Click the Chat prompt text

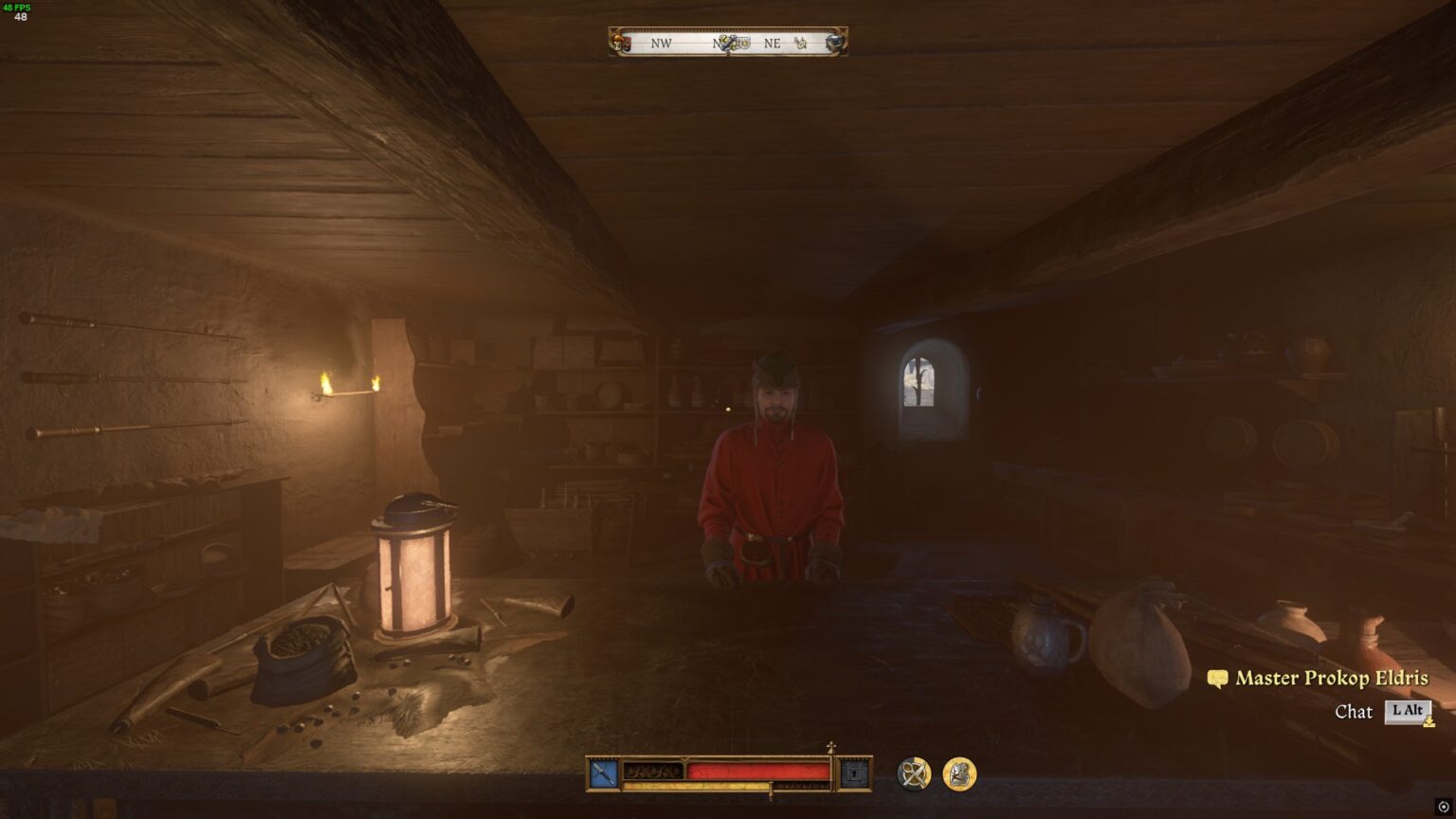(1353, 712)
